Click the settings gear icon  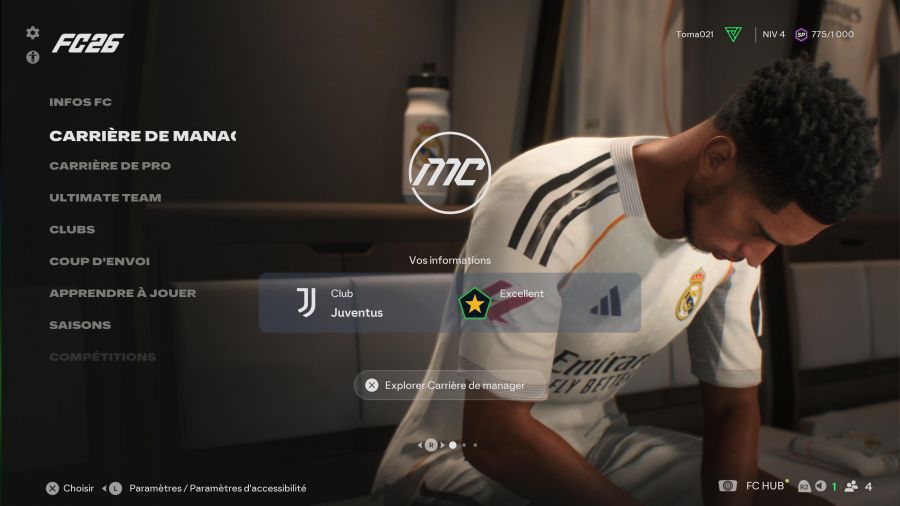33,33
